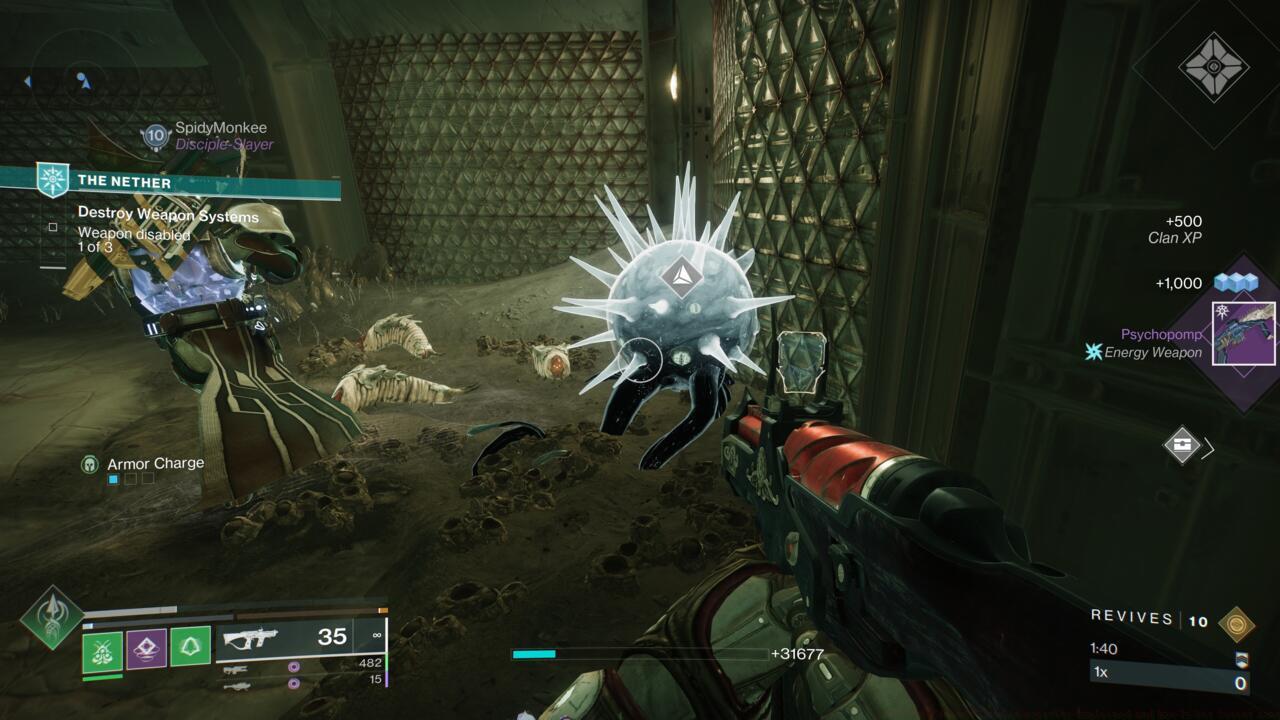This screenshot has width=1280, height=720.
Task: Click the Armor Charge helmet icon
Action: point(90,463)
